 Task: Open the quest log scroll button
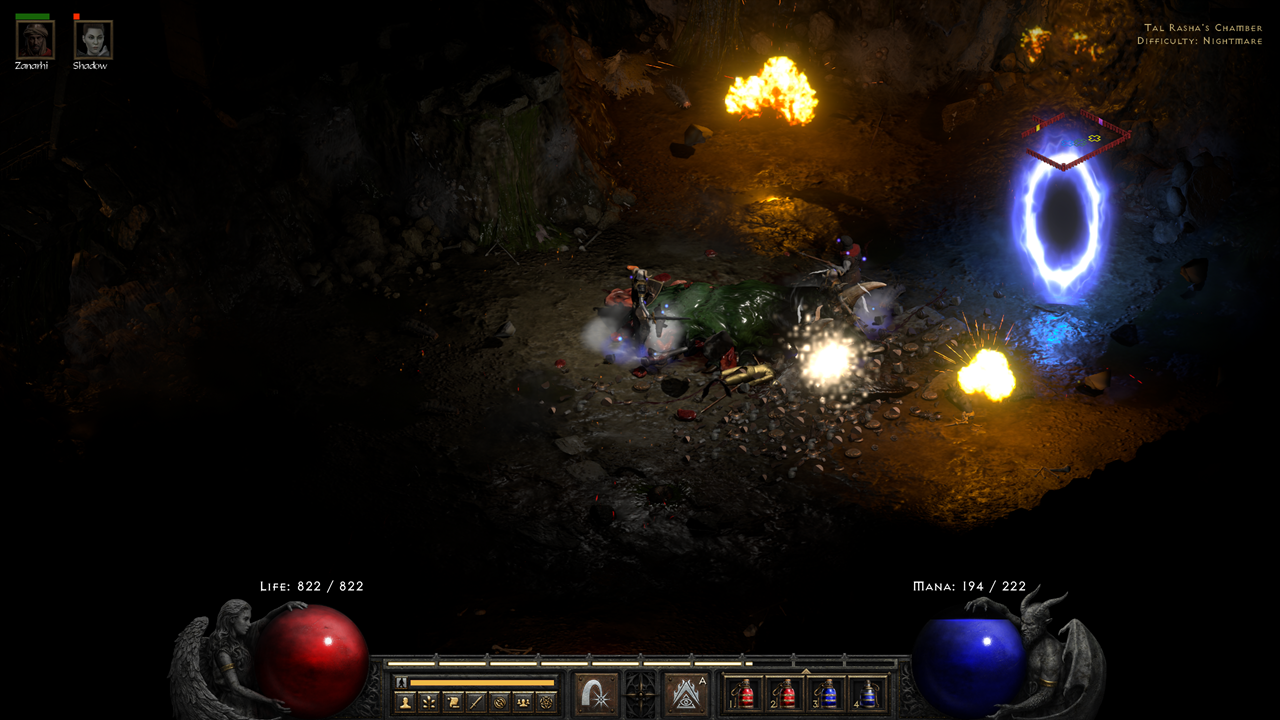[452, 702]
